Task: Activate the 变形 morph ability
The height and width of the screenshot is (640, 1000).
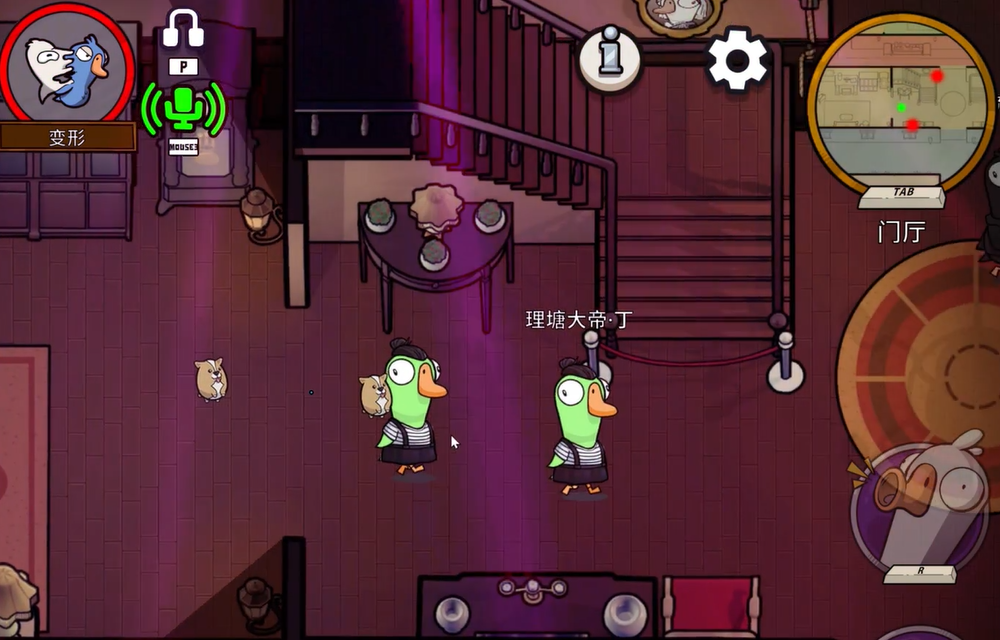Action: (67, 67)
